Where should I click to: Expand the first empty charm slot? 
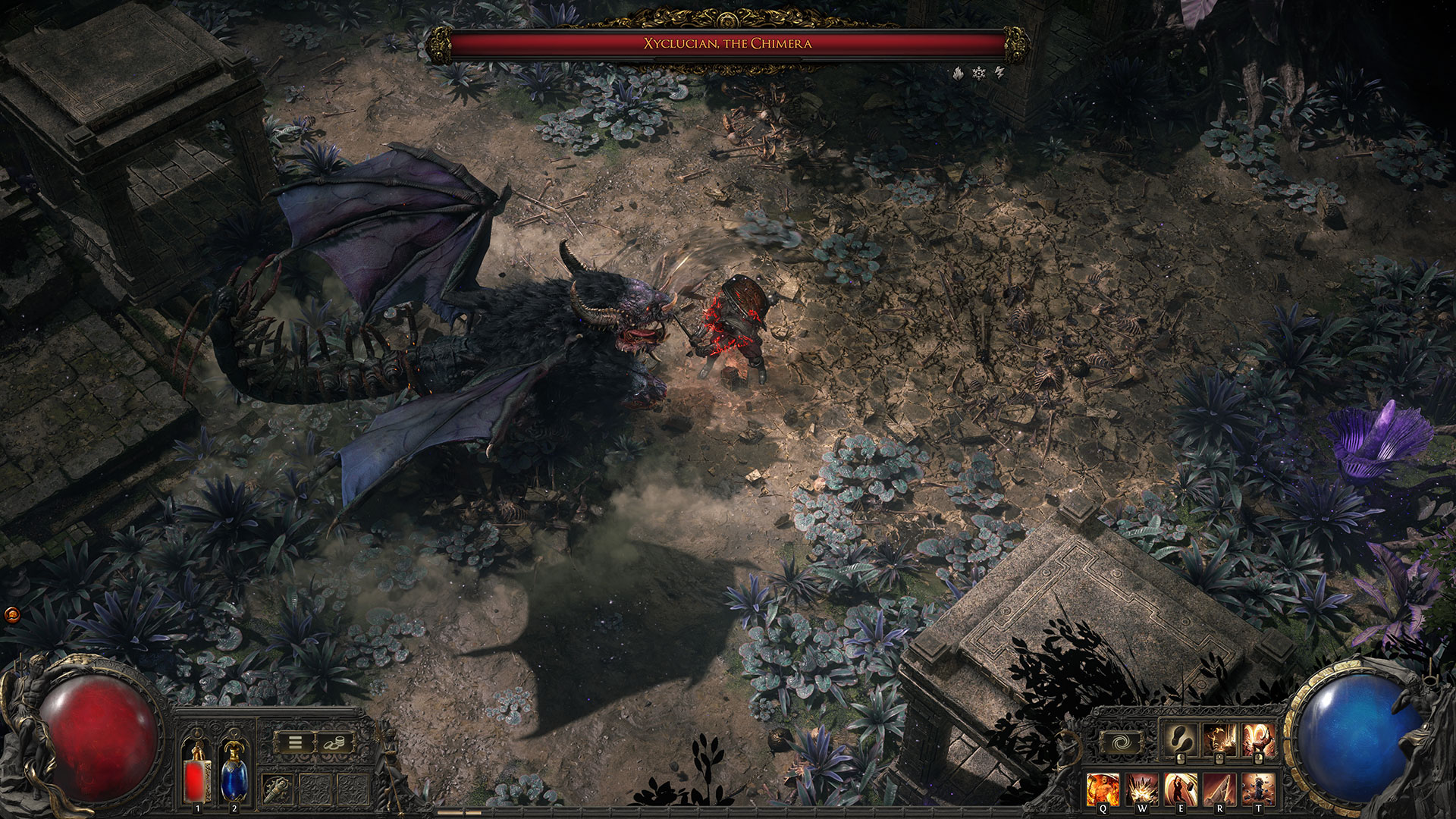[x=315, y=789]
